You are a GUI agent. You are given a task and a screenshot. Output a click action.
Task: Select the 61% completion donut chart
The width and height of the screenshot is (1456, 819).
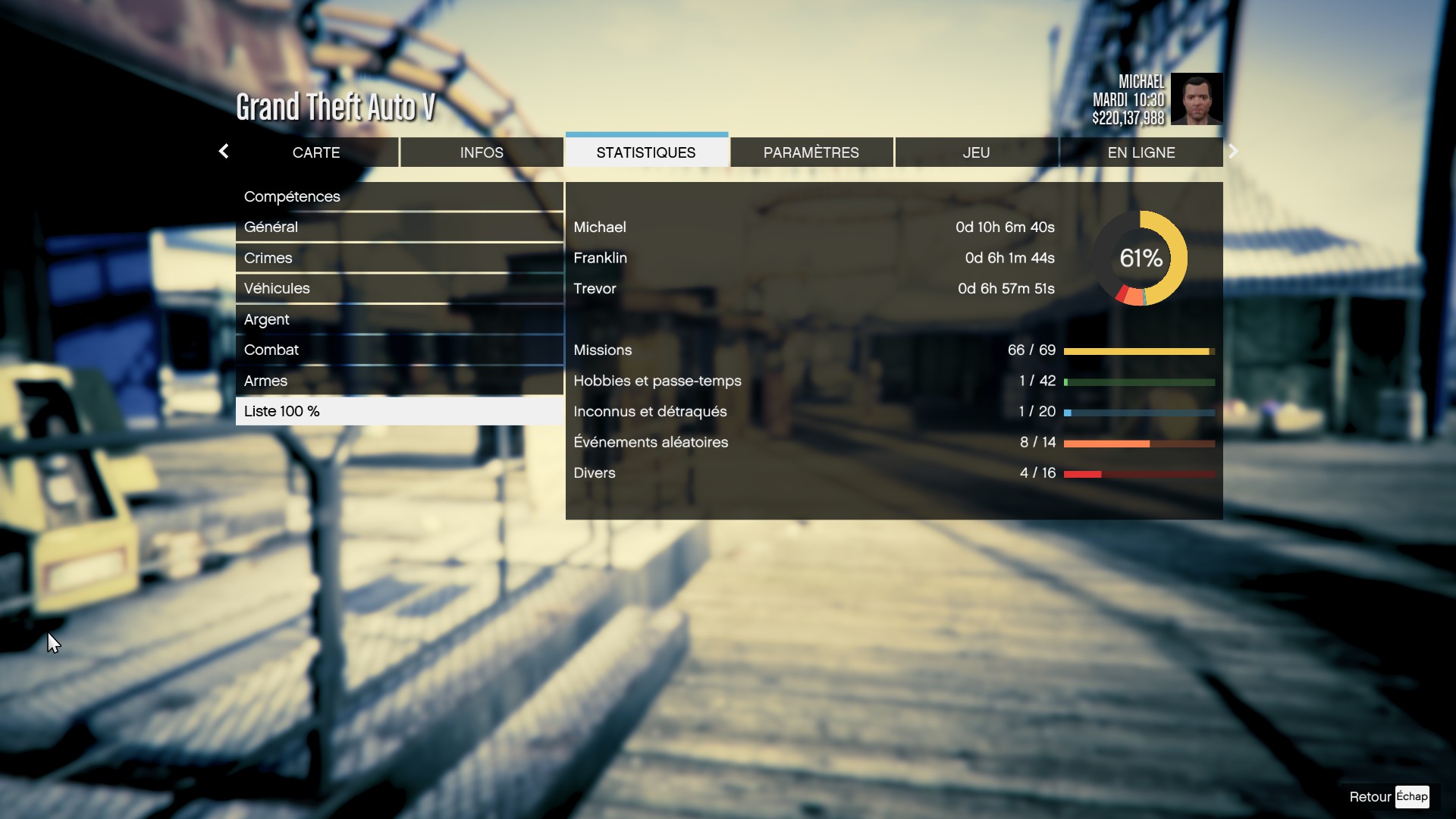coord(1141,258)
